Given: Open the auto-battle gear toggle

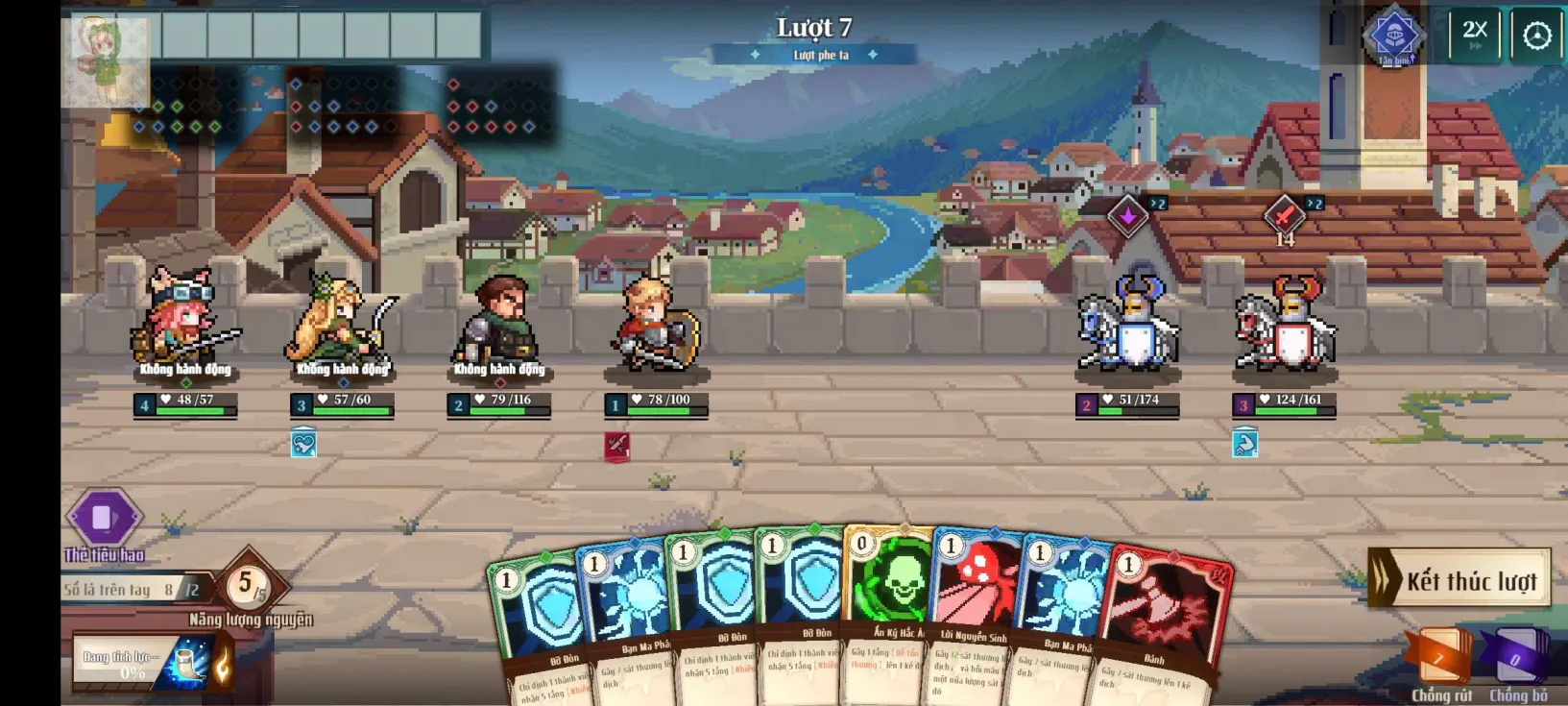Looking at the screenshot, I should (x=1537, y=35).
